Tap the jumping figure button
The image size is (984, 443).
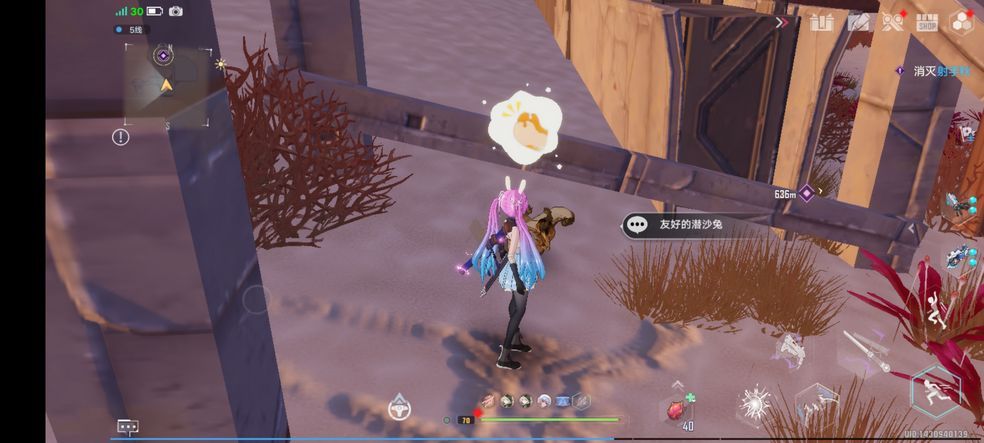coord(937,314)
